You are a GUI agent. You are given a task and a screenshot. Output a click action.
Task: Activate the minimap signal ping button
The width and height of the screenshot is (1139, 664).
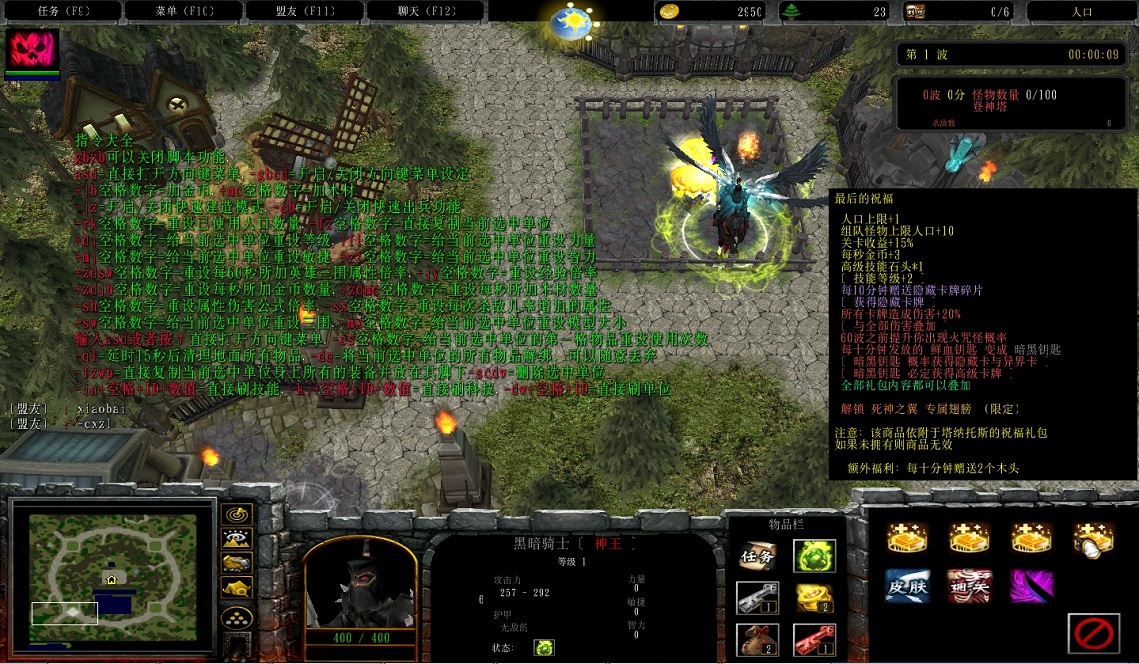(x=236, y=515)
